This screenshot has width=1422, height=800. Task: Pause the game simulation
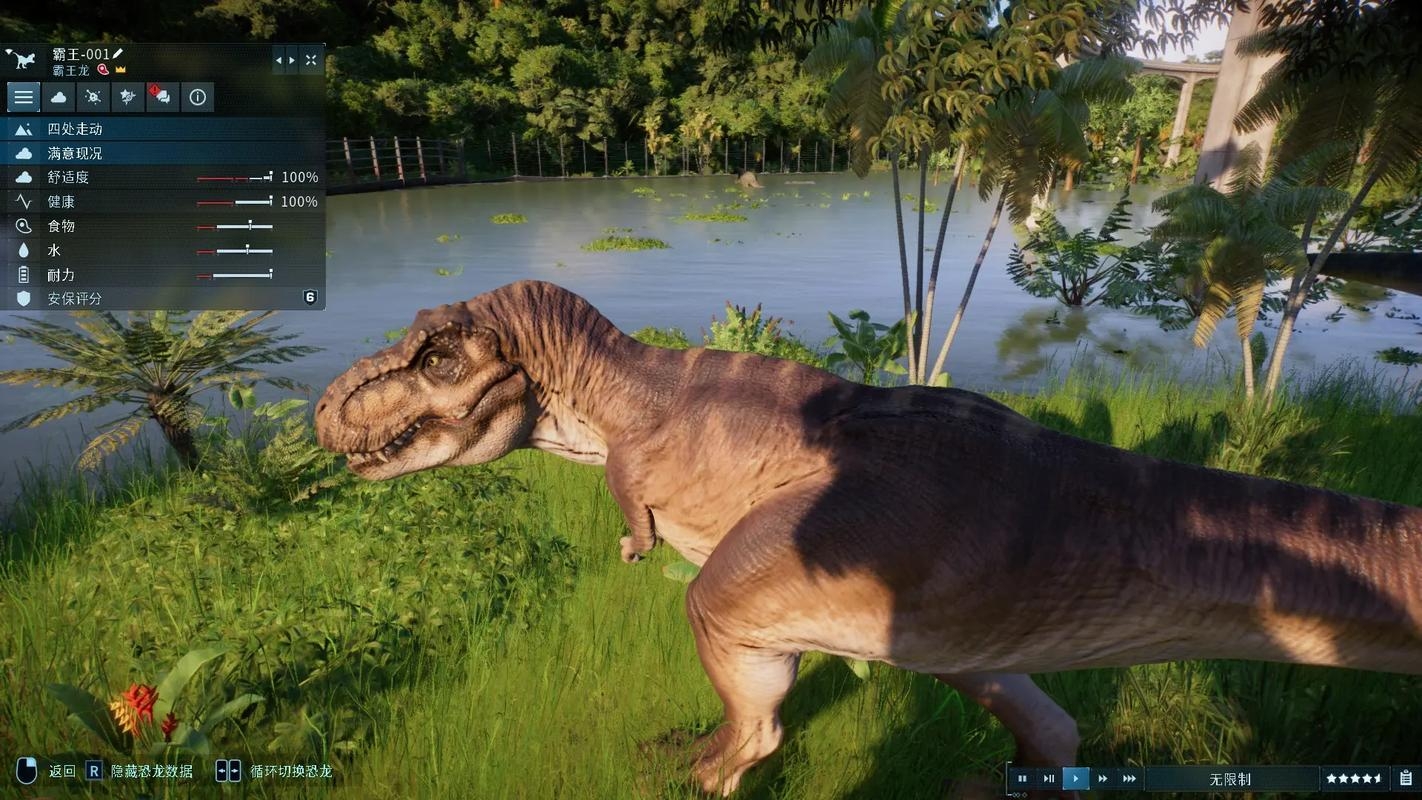pos(1022,778)
